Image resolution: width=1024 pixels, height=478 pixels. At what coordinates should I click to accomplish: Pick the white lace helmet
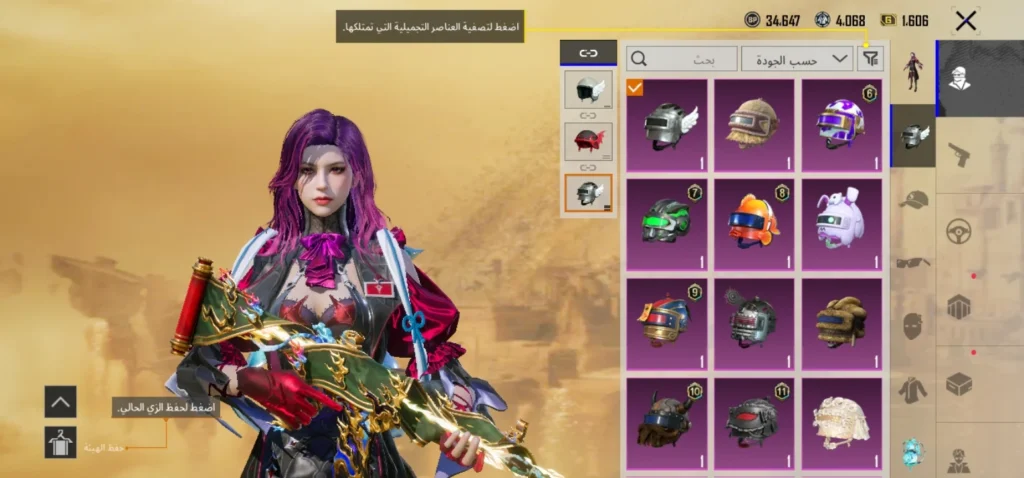pyautogui.click(x=842, y=420)
